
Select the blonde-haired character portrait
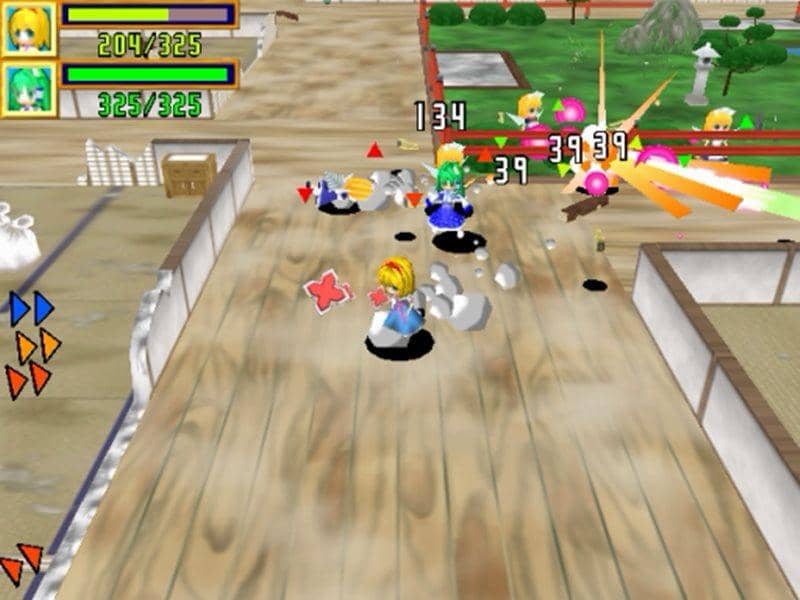tap(28, 28)
